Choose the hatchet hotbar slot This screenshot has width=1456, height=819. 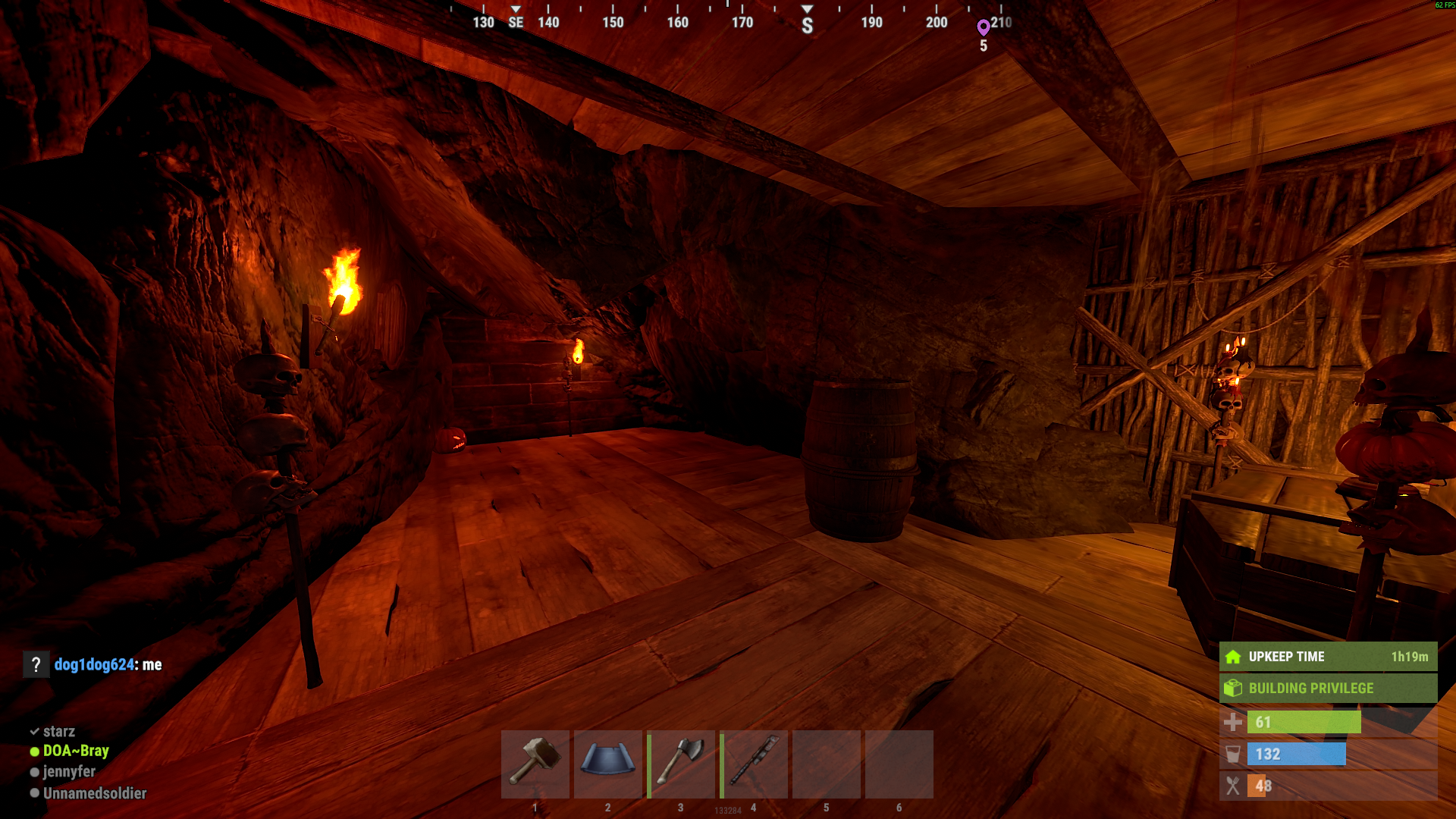click(680, 764)
